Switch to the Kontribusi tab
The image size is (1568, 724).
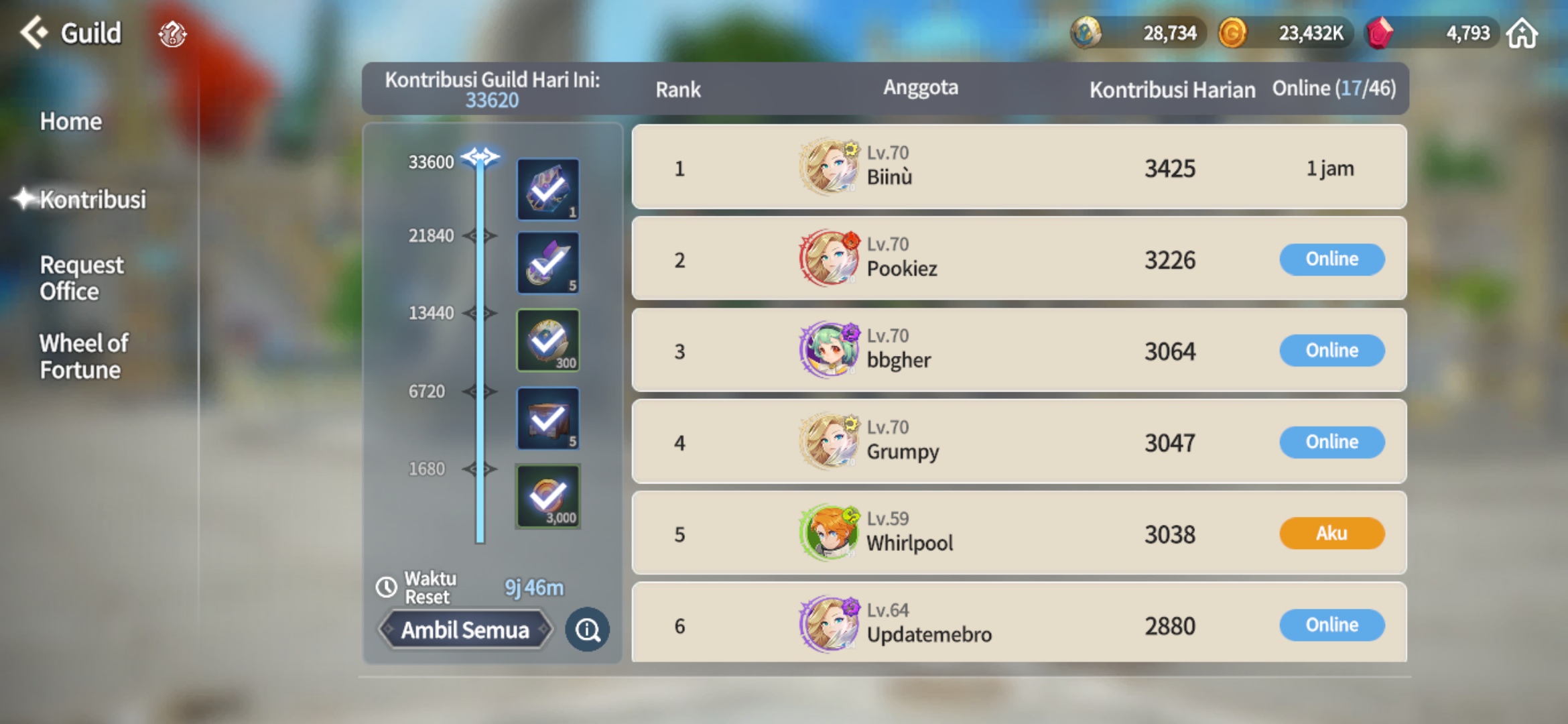coord(92,199)
